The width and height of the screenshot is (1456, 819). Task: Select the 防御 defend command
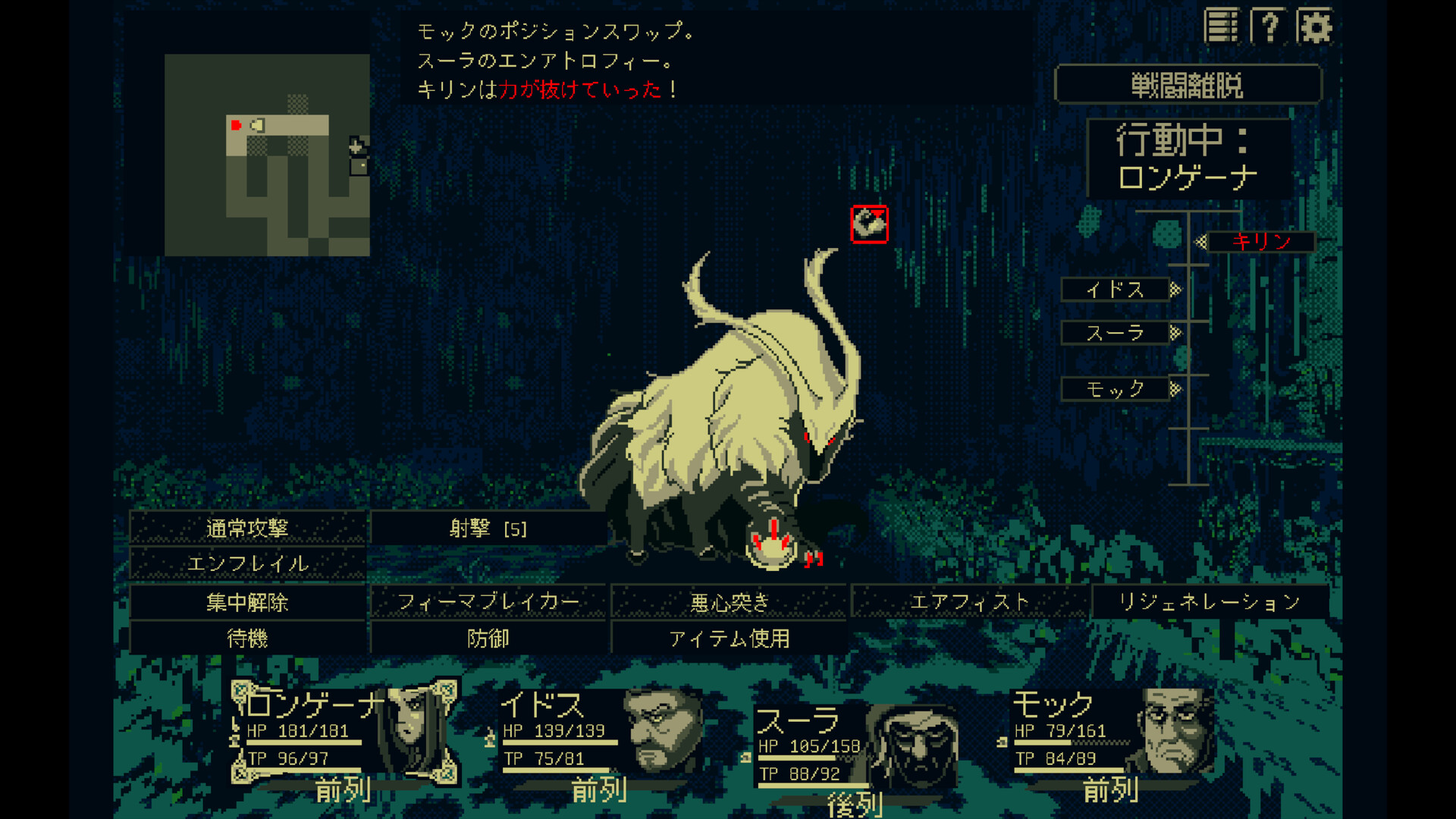pyautogui.click(x=488, y=639)
